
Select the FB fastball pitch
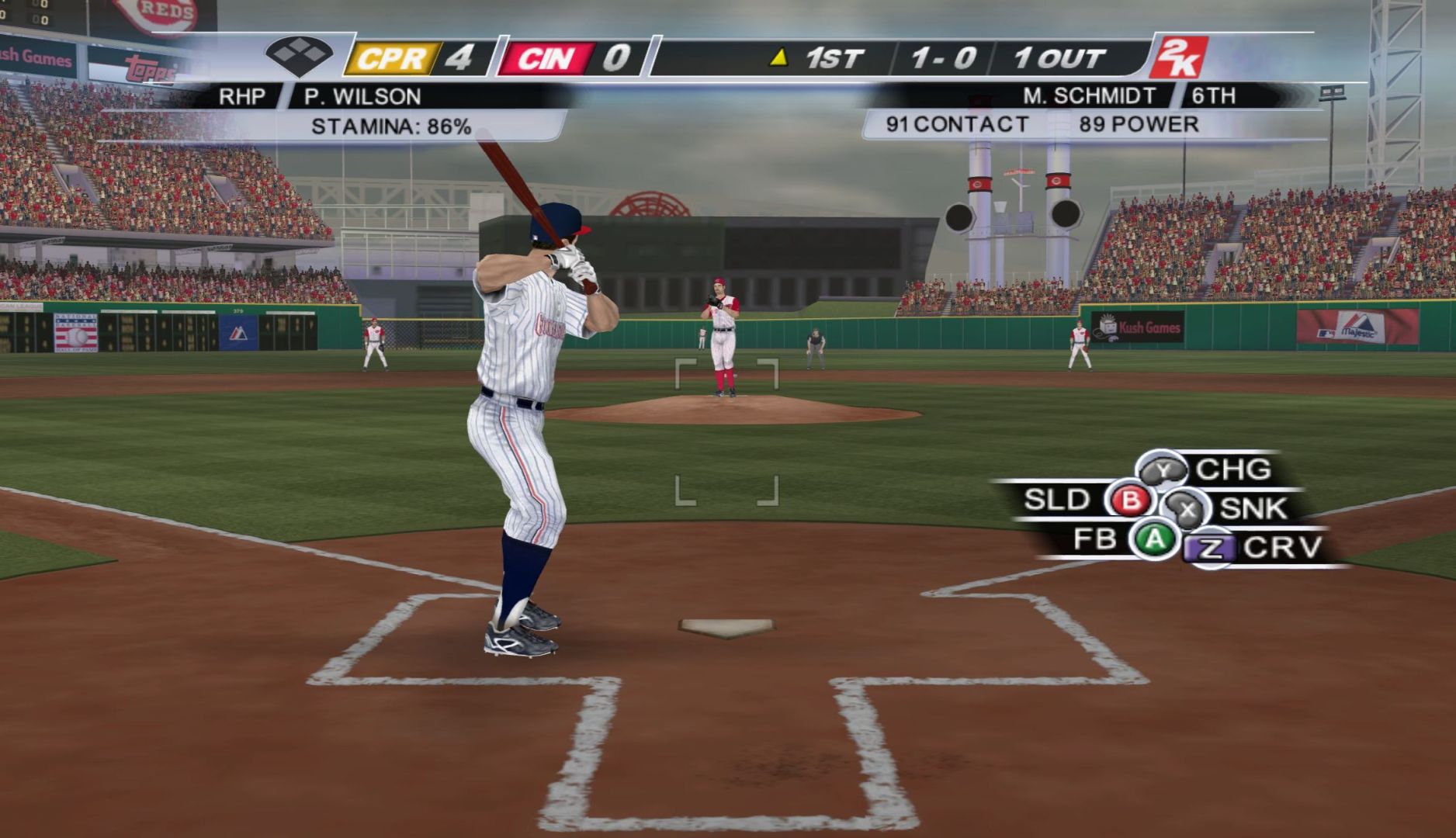click(1155, 539)
